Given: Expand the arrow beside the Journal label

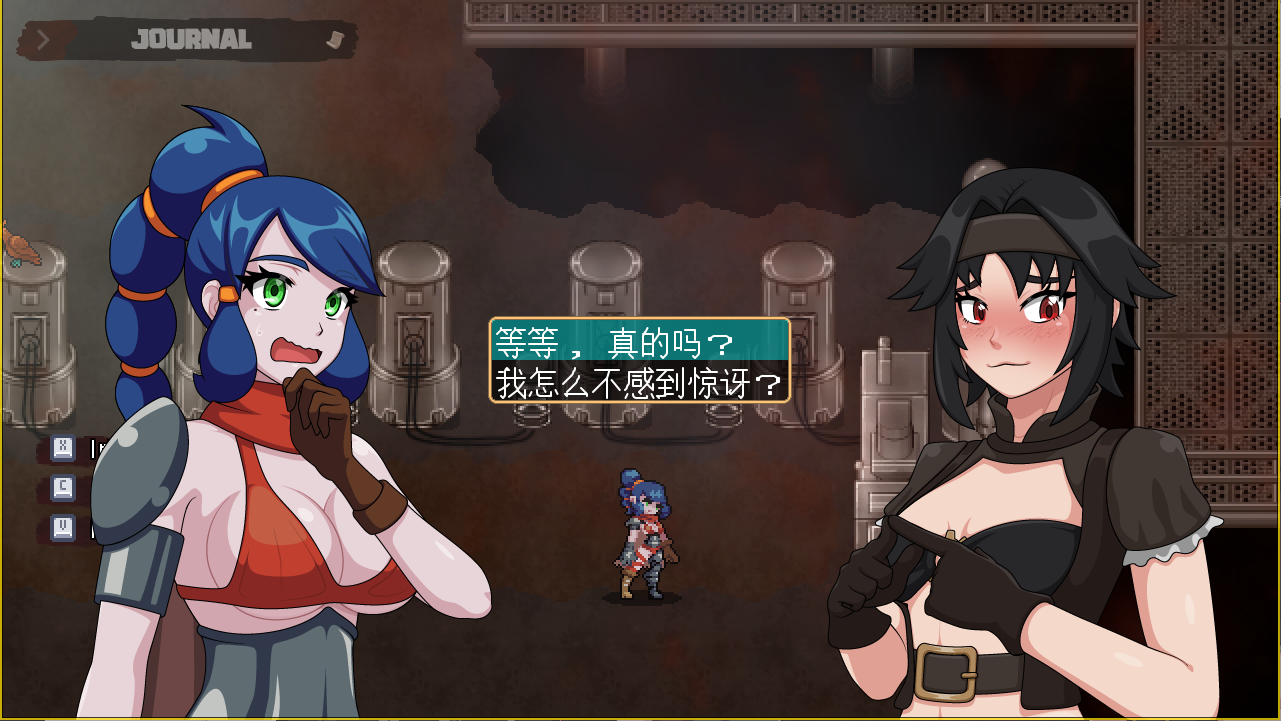Looking at the screenshot, I should (43, 40).
